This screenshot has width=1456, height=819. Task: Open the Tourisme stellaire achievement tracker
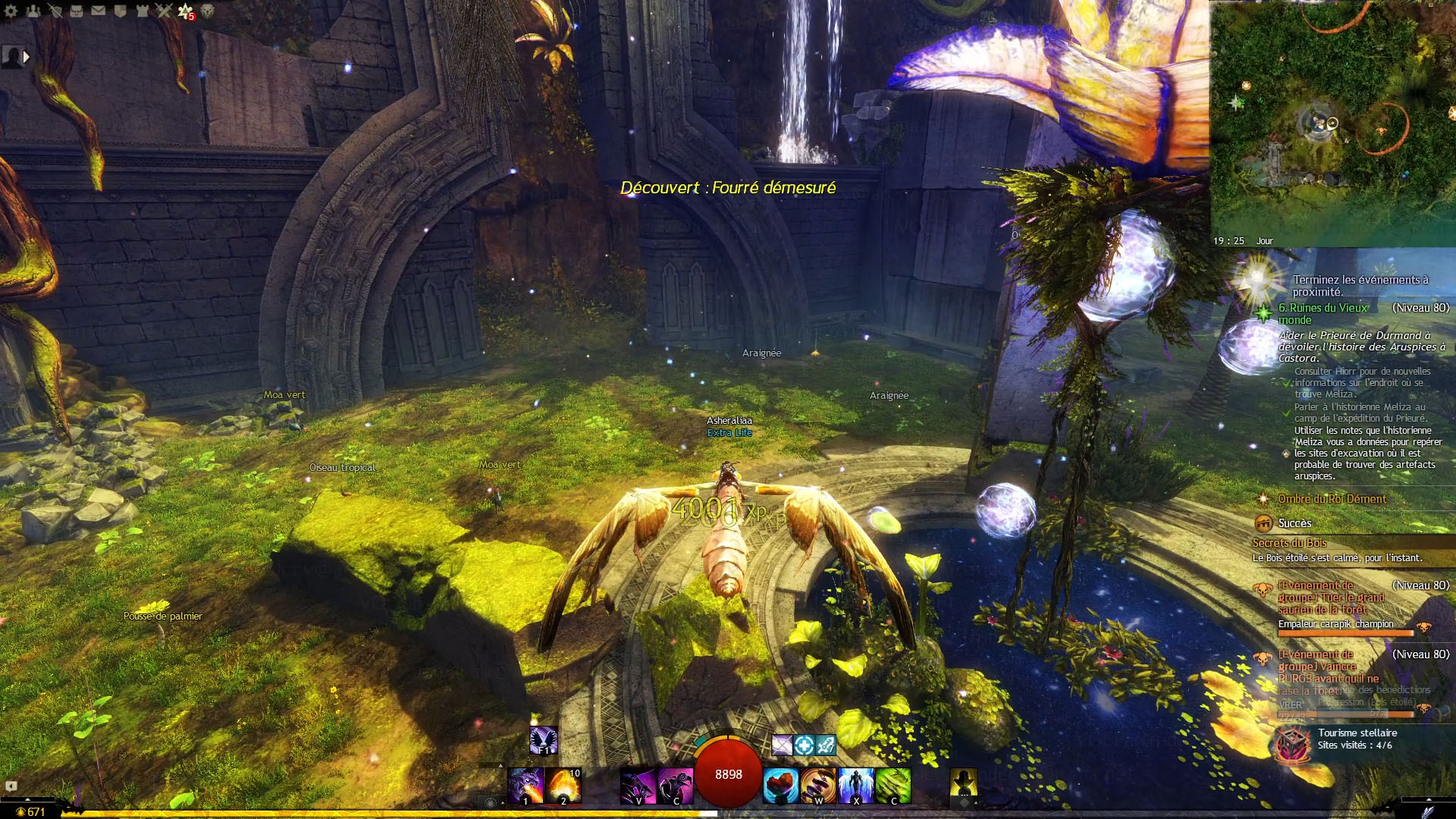1357,739
